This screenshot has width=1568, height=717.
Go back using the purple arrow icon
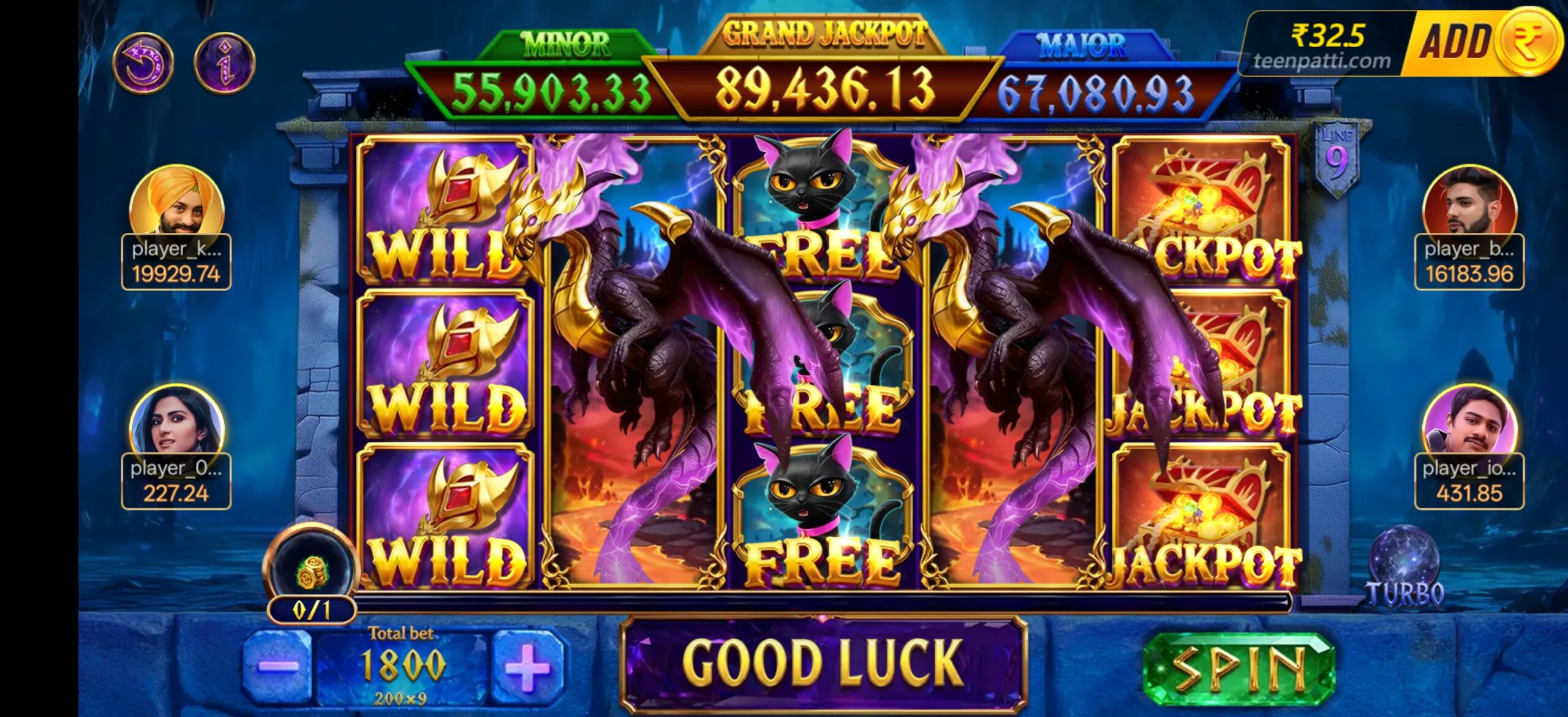click(143, 62)
